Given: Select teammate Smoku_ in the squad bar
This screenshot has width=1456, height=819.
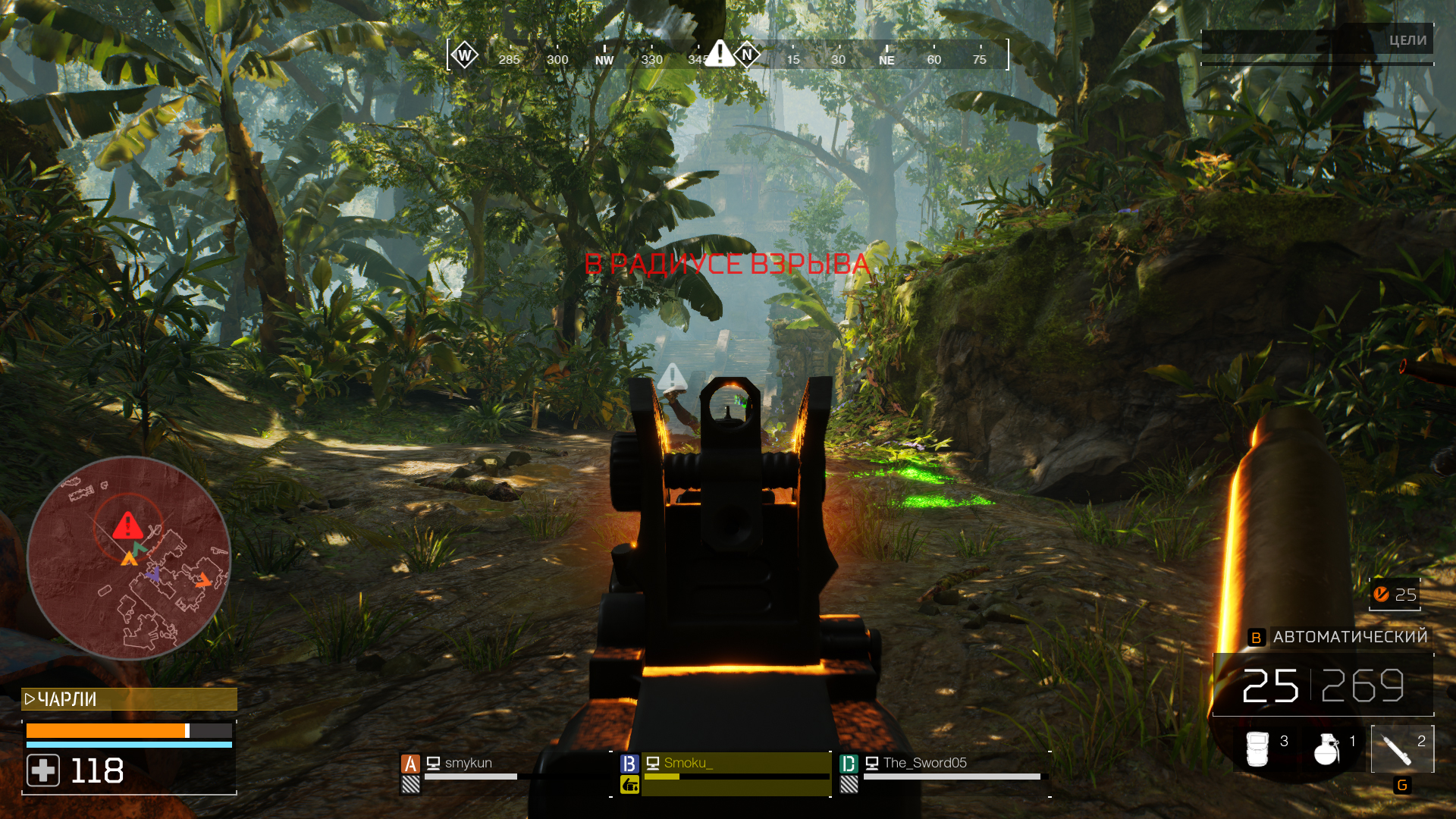Looking at the screenshot, I should coord(689,764).
